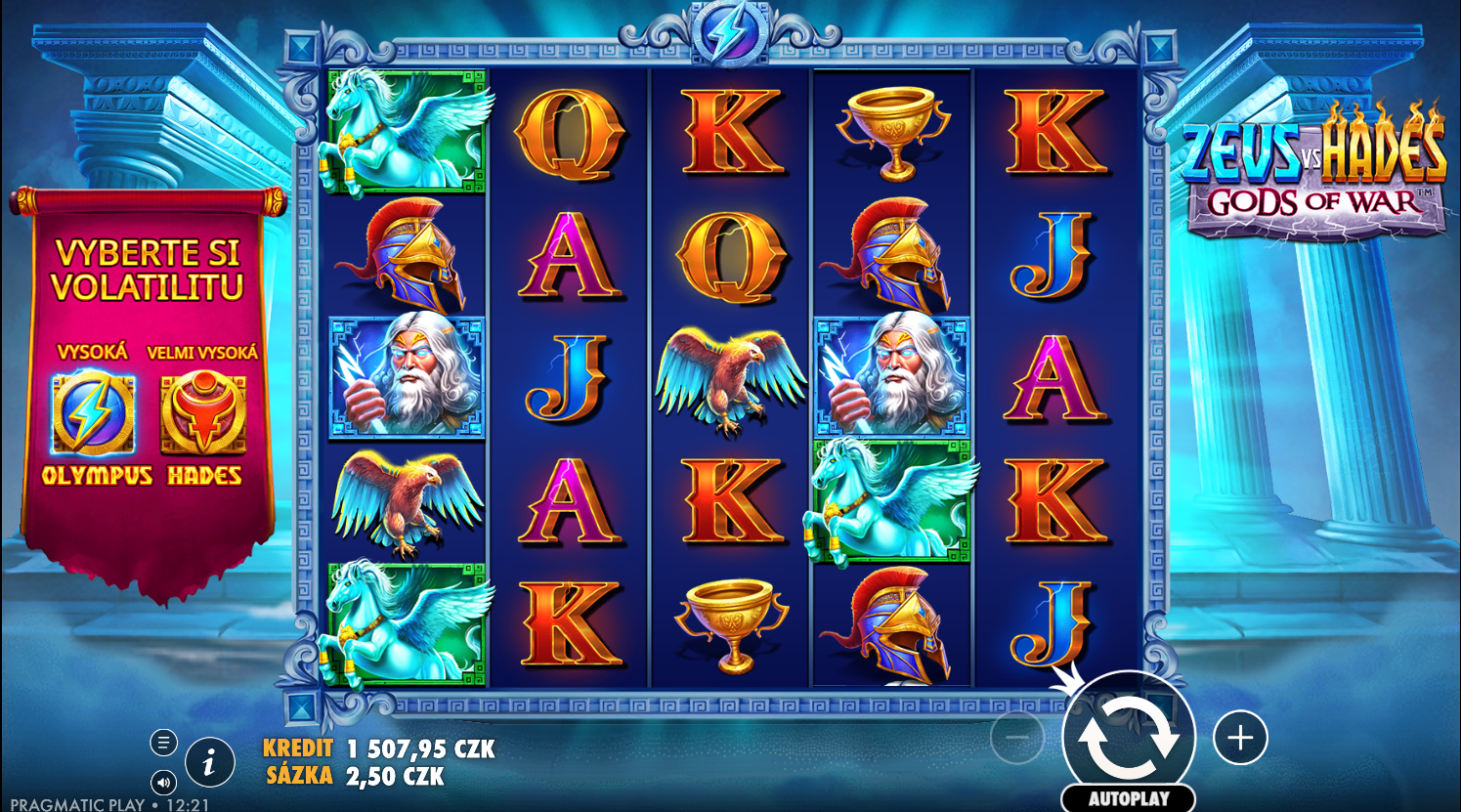Spin the reels with the circular arrows button
1461x812 pixels.
click(x=1129, y=738)
